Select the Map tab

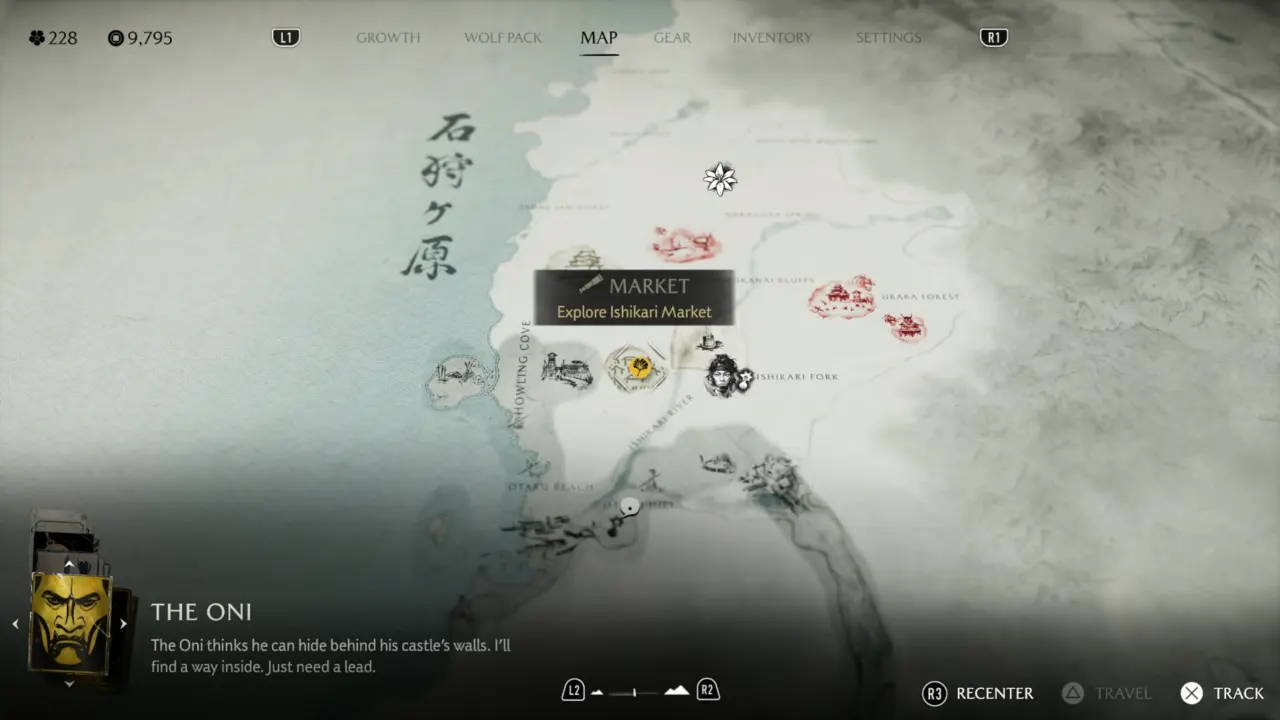(599, 38)
